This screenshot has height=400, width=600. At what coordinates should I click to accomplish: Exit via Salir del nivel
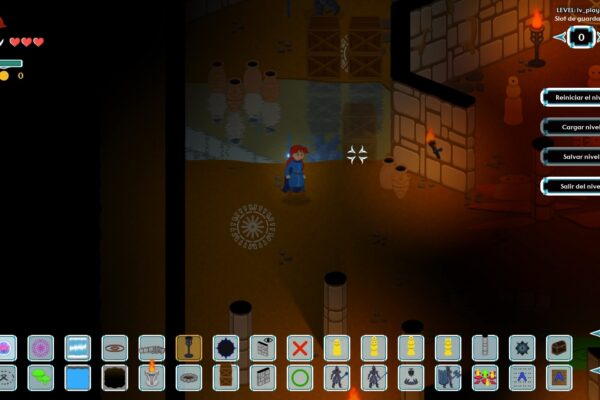[x=572, y=186]
